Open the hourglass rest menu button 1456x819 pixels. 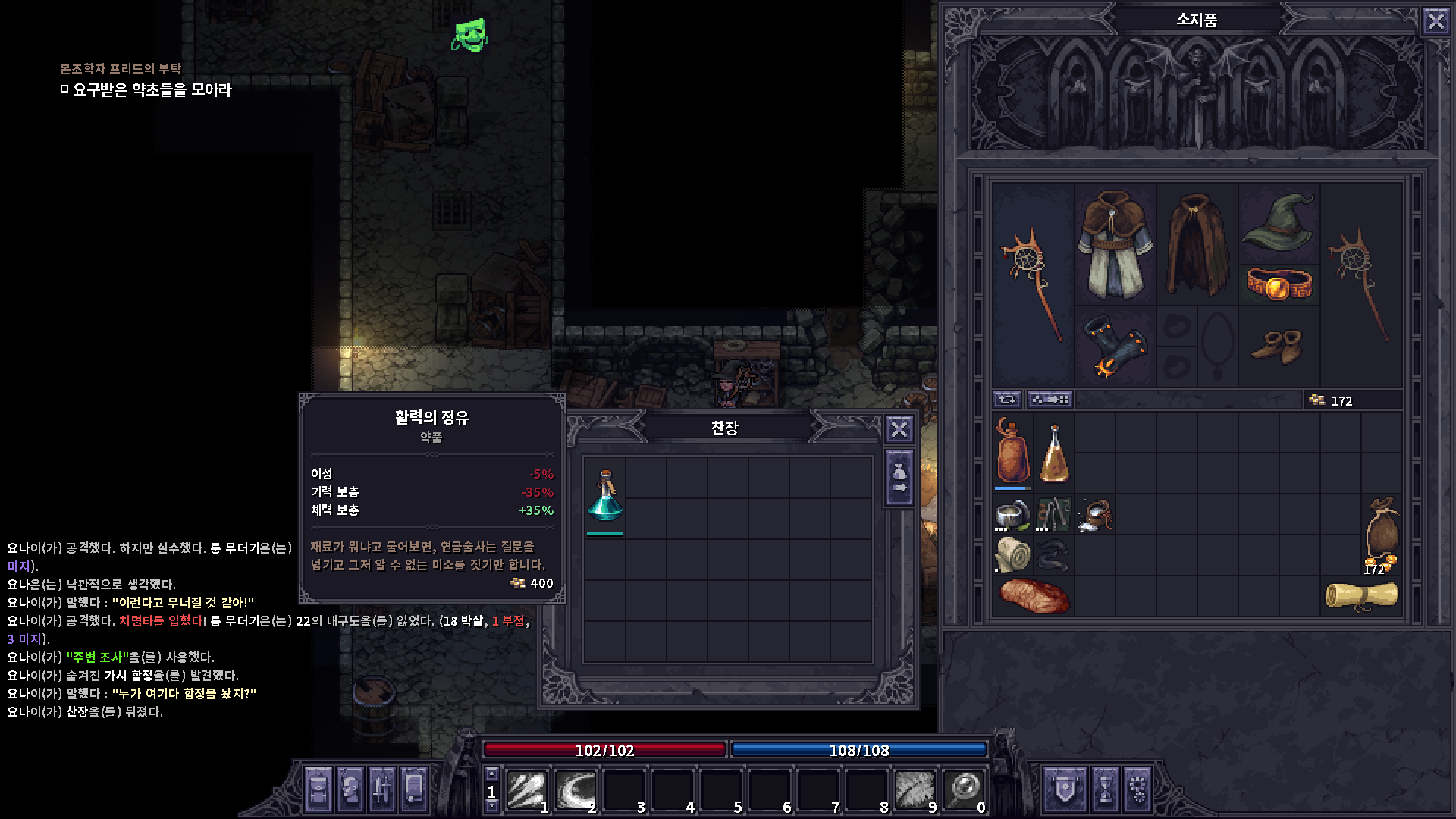[1105, 789]
